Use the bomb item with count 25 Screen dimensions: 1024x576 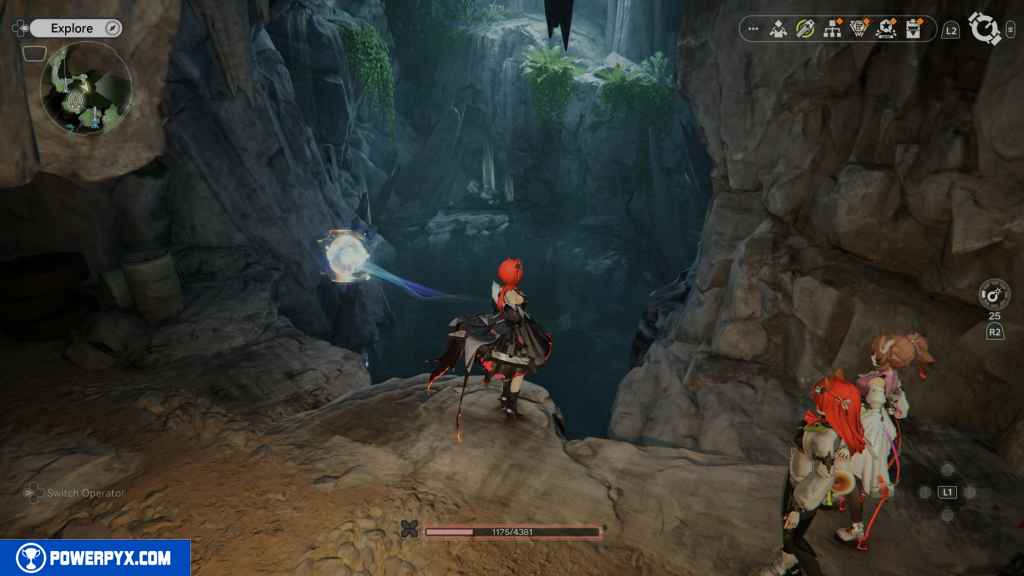coord(995,294)
